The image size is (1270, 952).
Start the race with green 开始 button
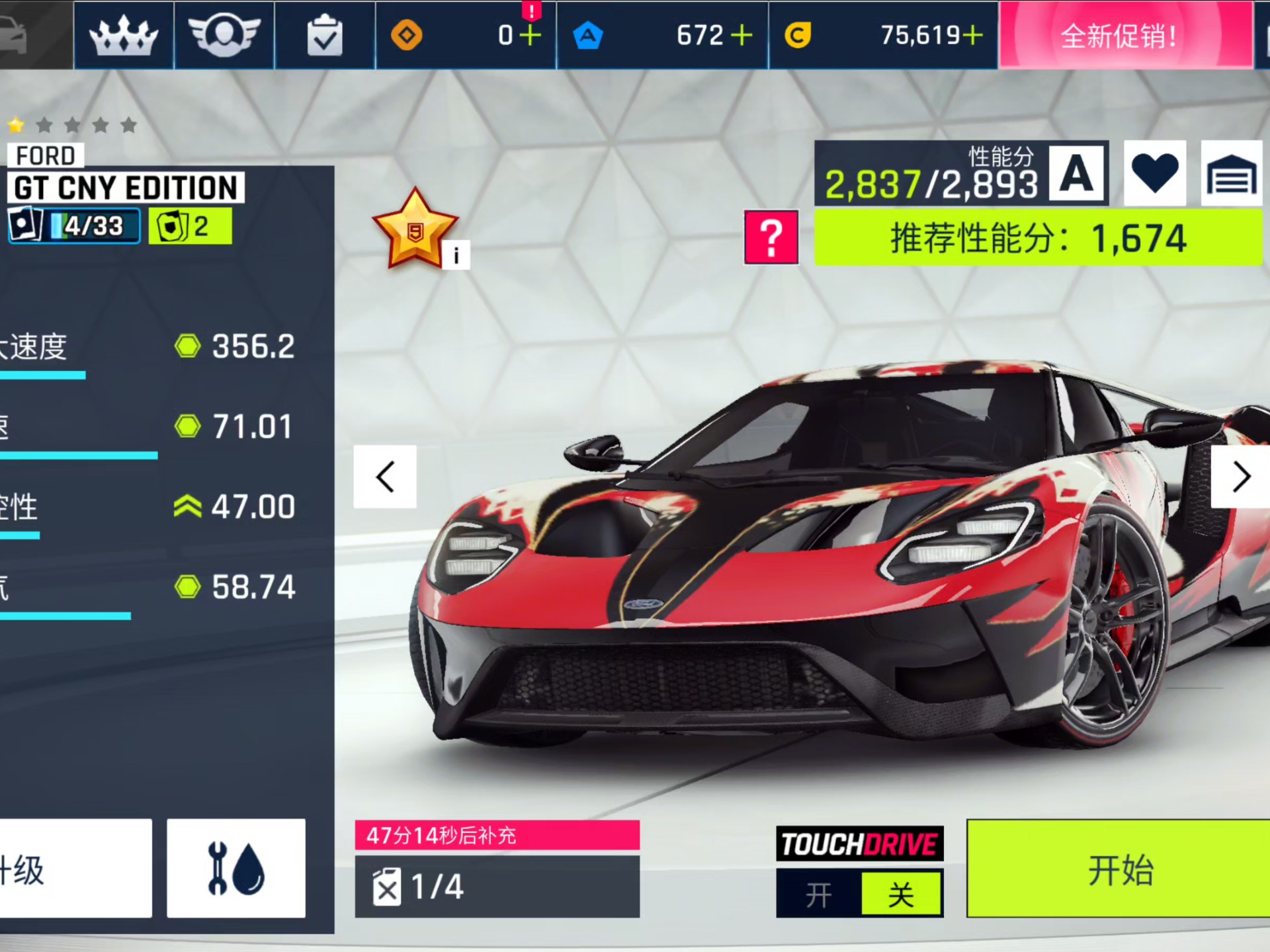pos(1119,869)
